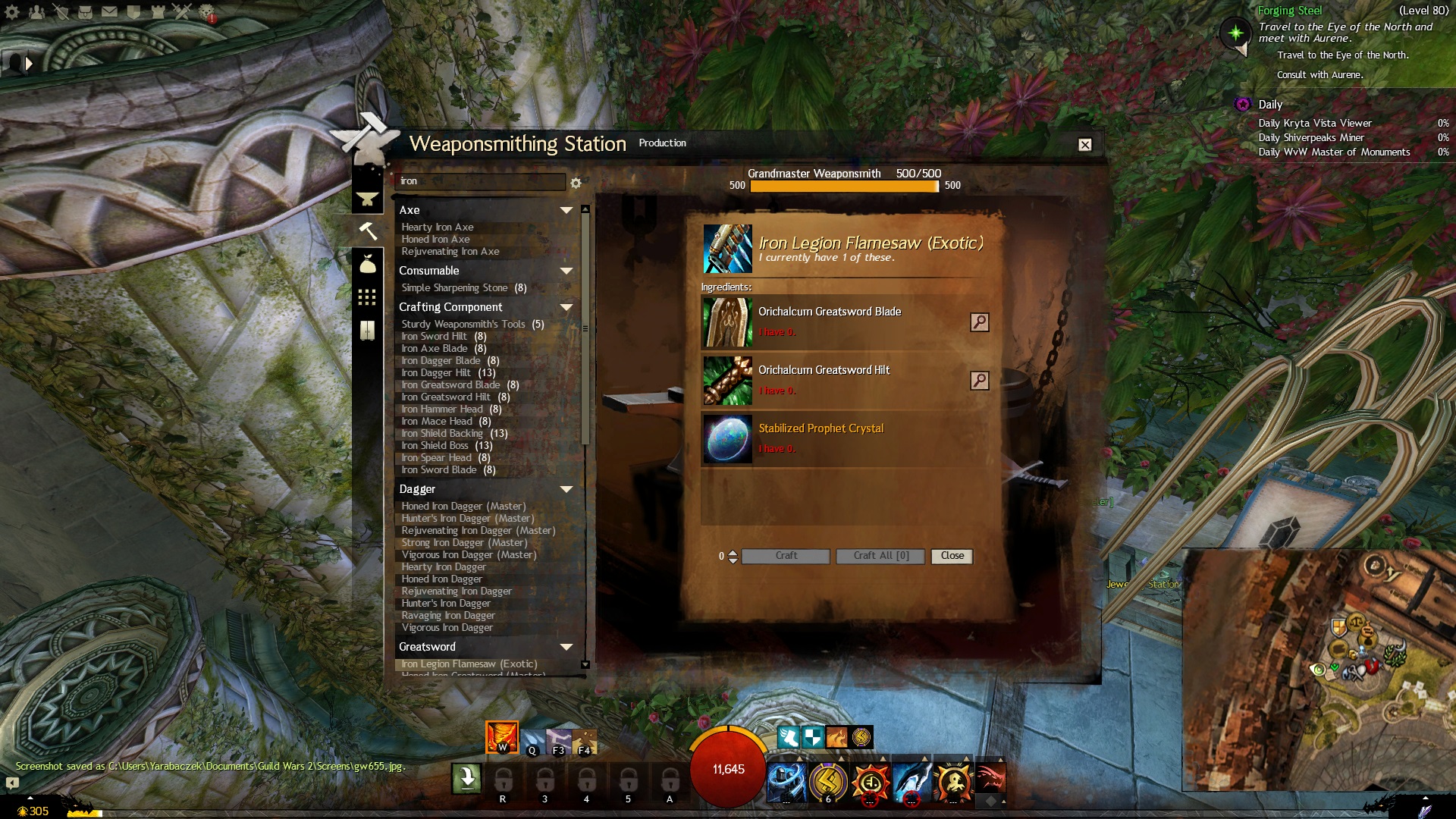Open recipe filter gear options
Screen dimensions: 1456x819
(x=576, y=183)
